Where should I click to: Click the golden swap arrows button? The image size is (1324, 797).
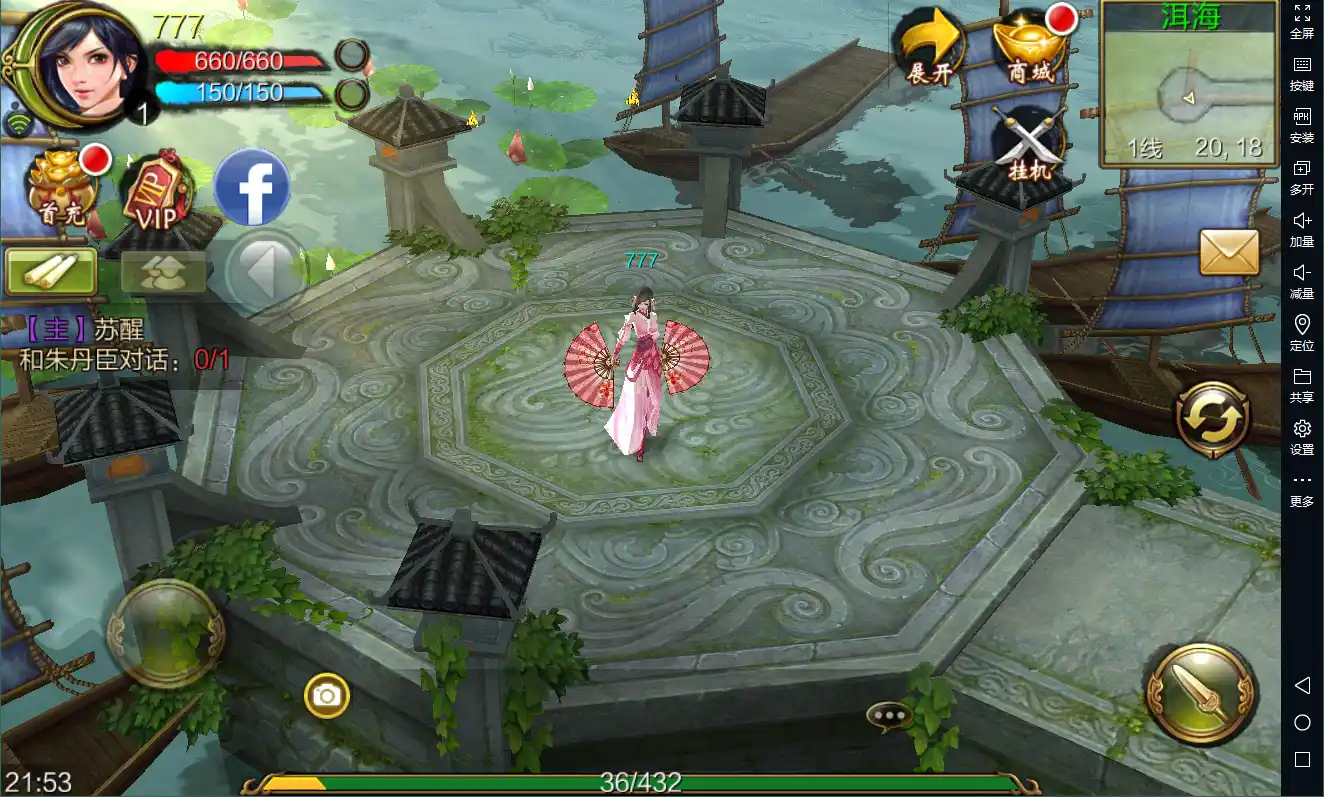(1213, 421)
